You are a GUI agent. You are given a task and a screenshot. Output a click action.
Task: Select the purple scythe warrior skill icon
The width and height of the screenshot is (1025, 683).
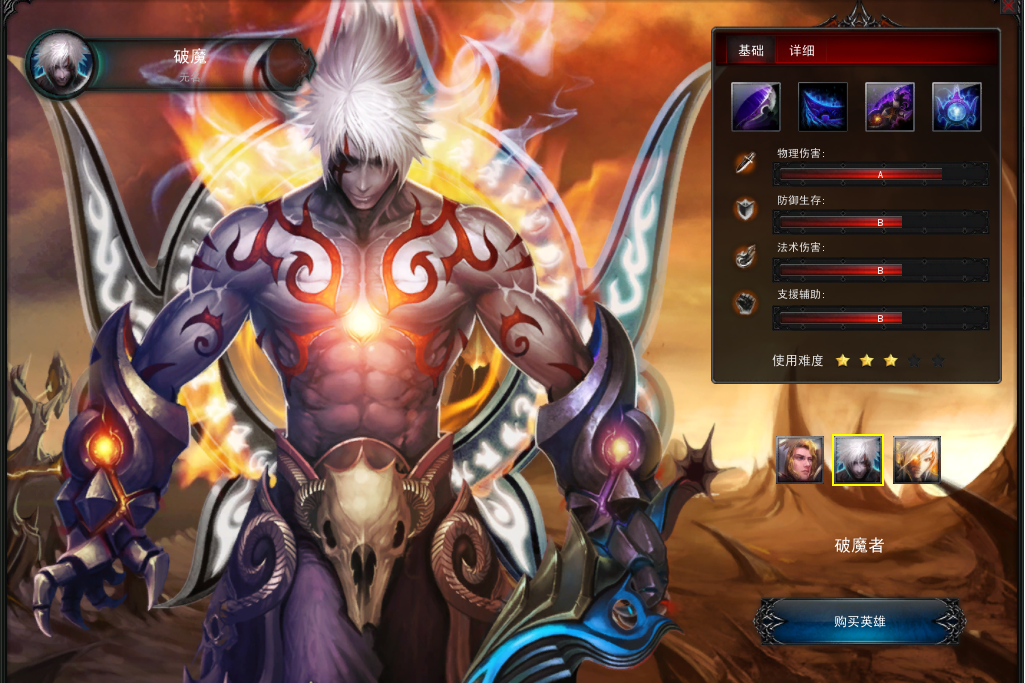(890, 107)
